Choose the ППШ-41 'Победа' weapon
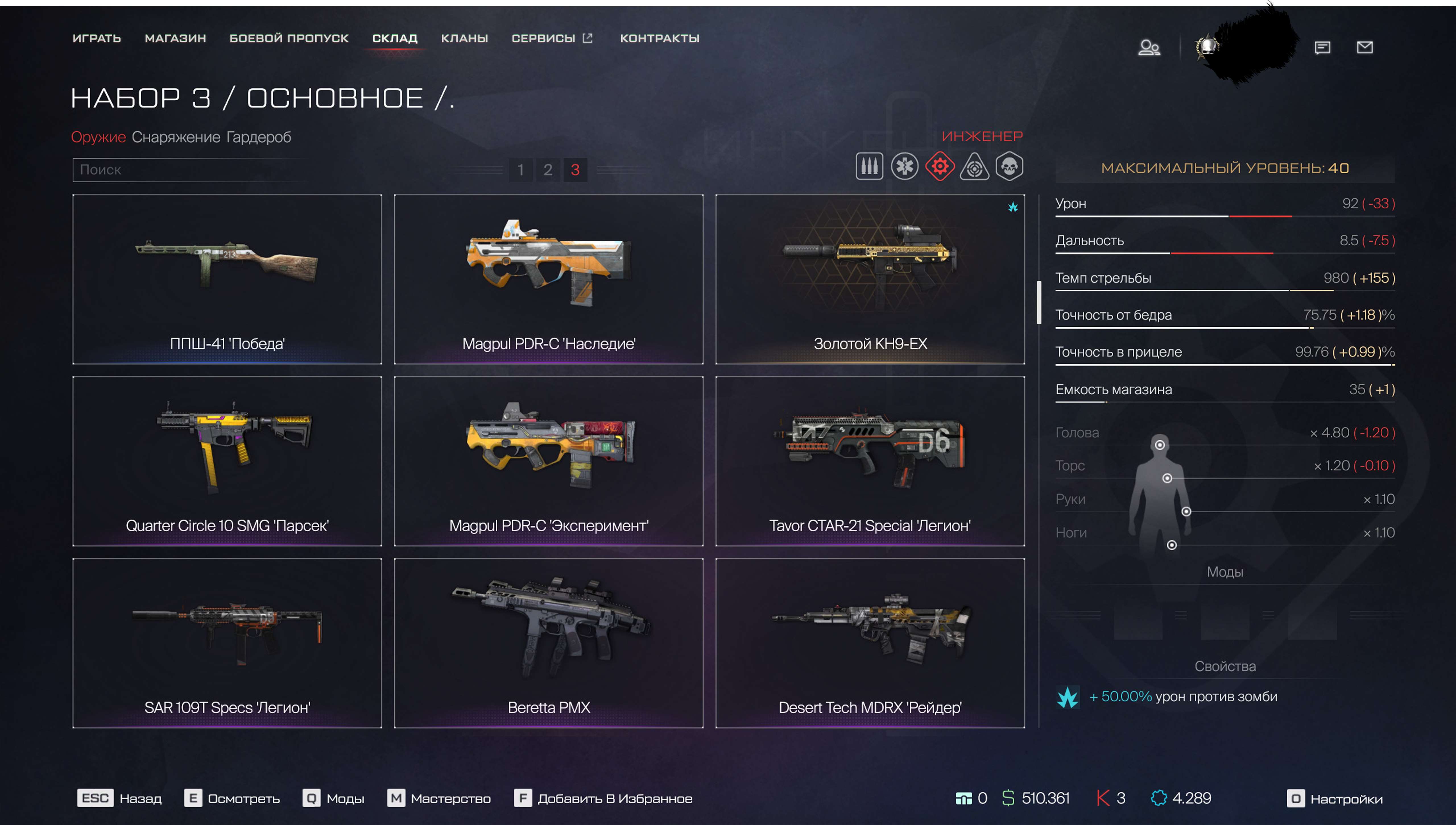 tap(227, 279)
